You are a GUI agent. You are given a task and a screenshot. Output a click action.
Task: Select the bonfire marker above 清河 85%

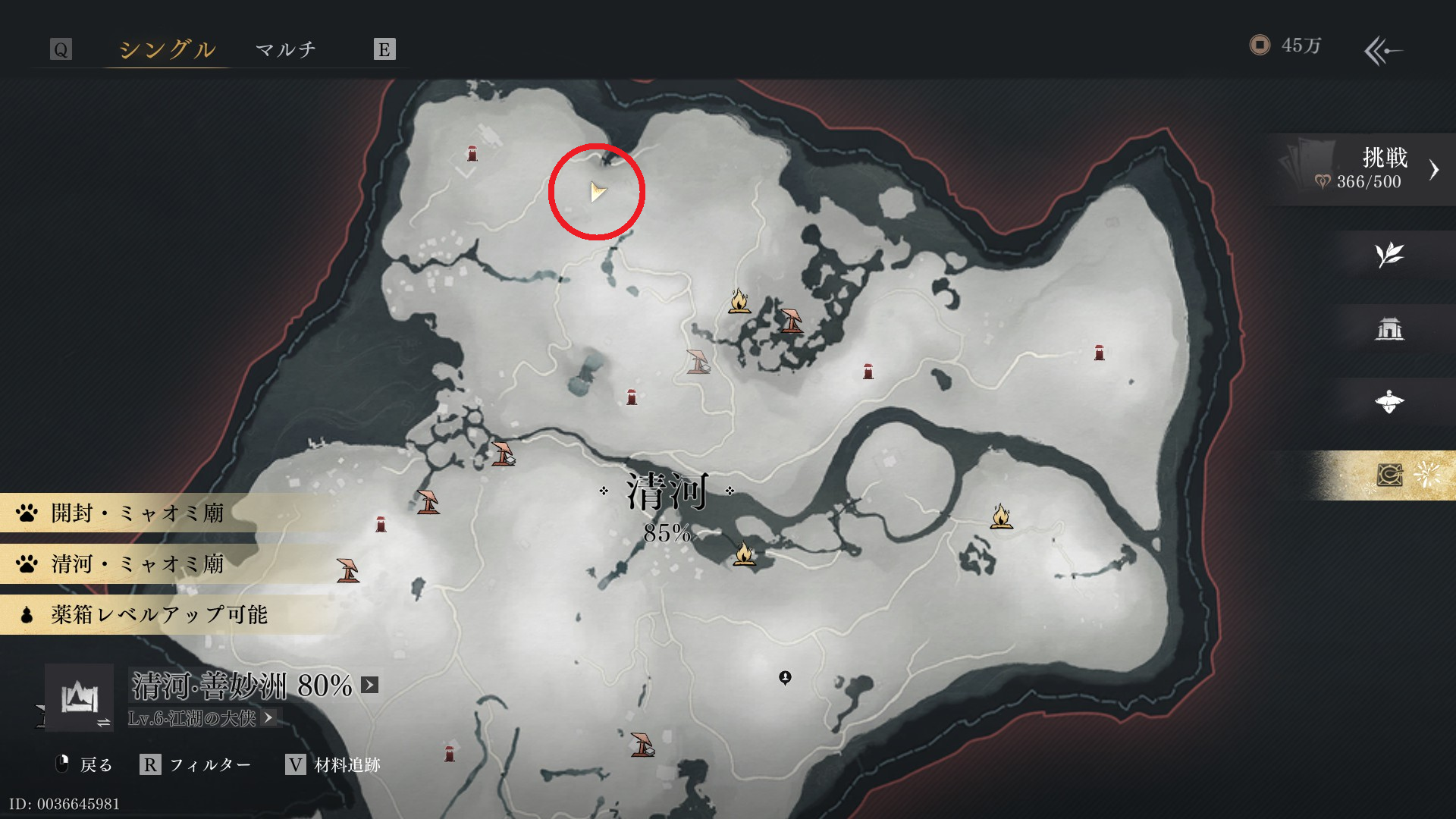click(x=739, y=302)
